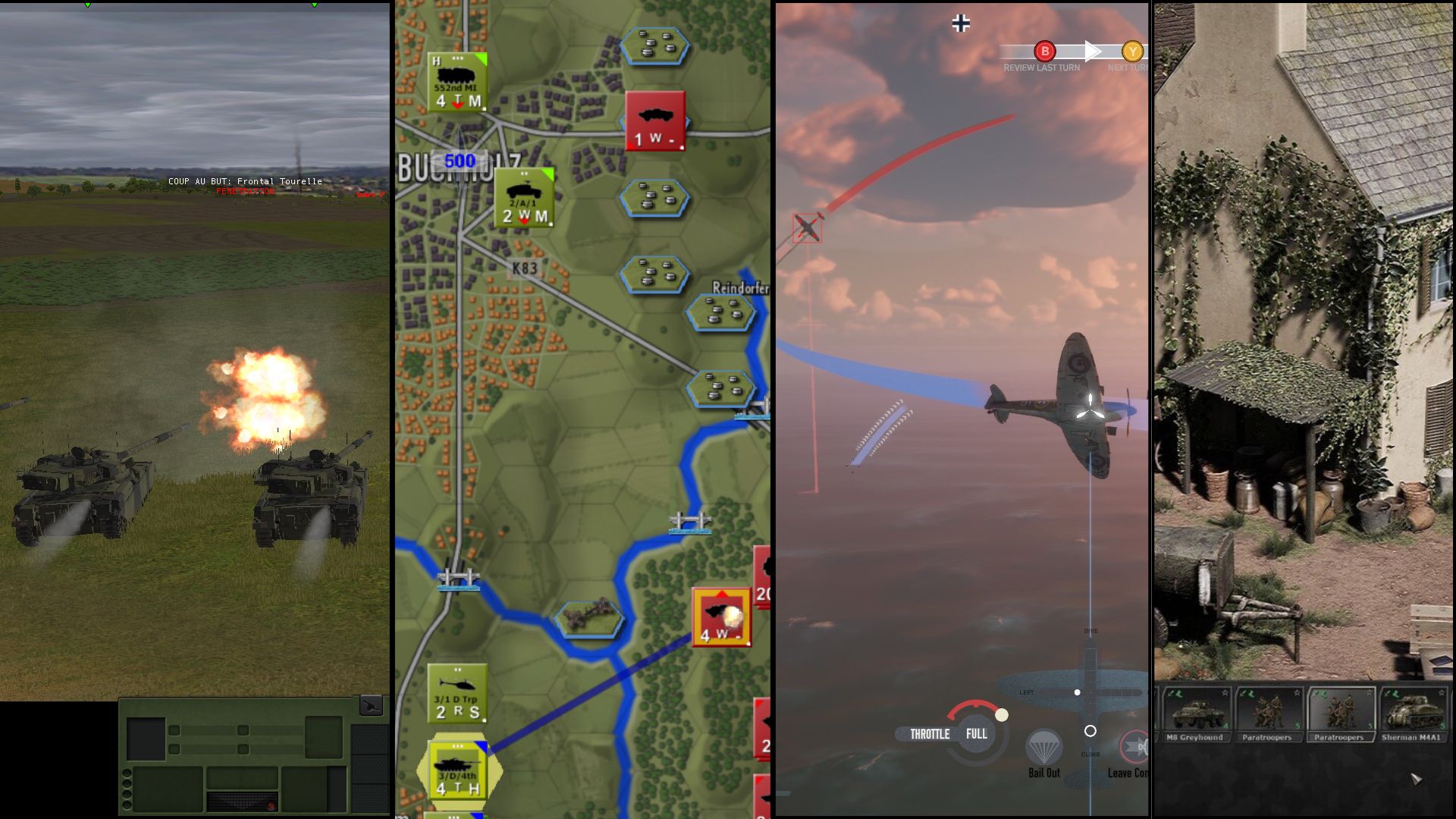Choose the Sherman M4A1 unit card

1411,714
